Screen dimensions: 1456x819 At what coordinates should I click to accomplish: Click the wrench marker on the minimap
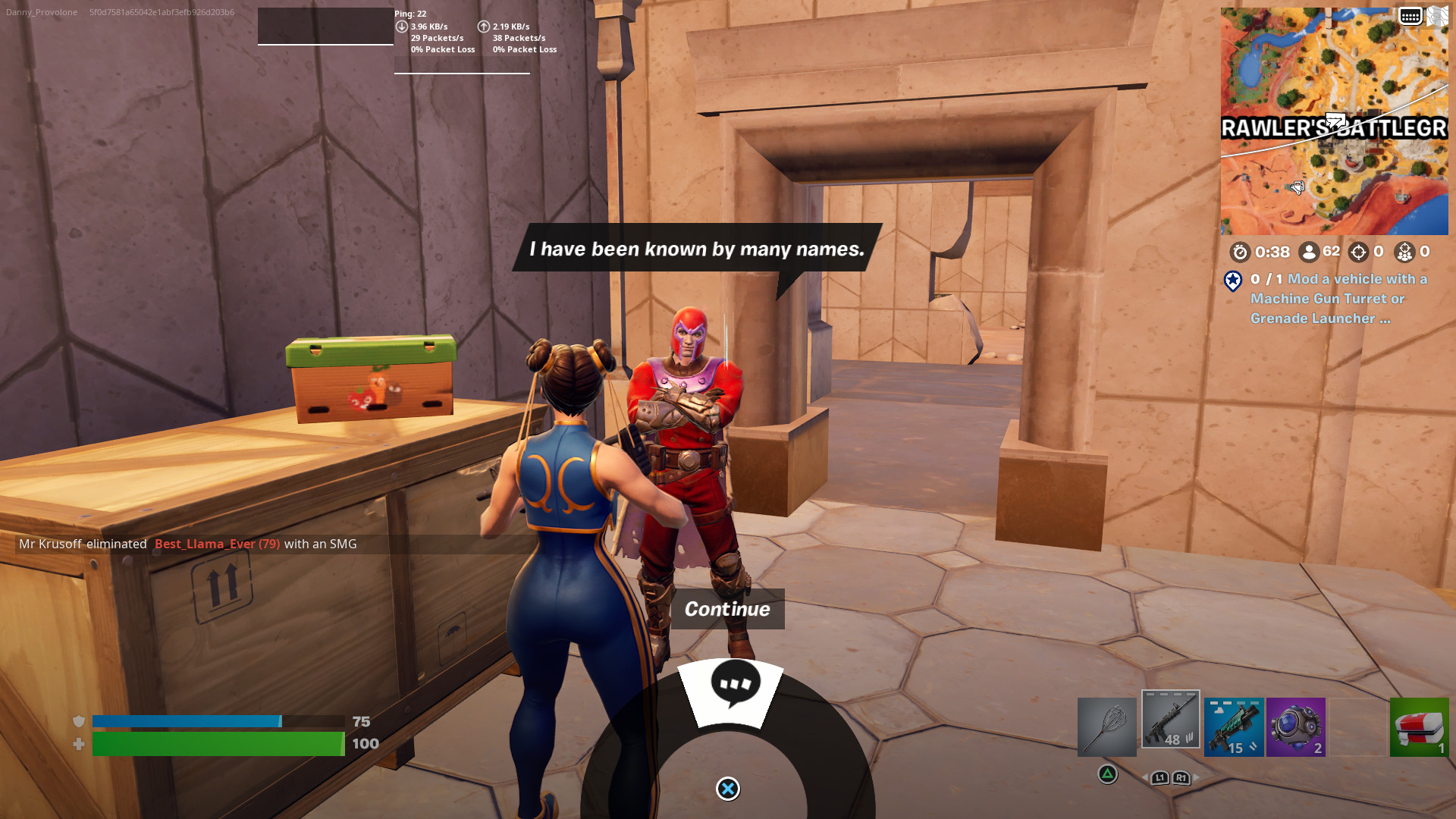click(1298, 187)
